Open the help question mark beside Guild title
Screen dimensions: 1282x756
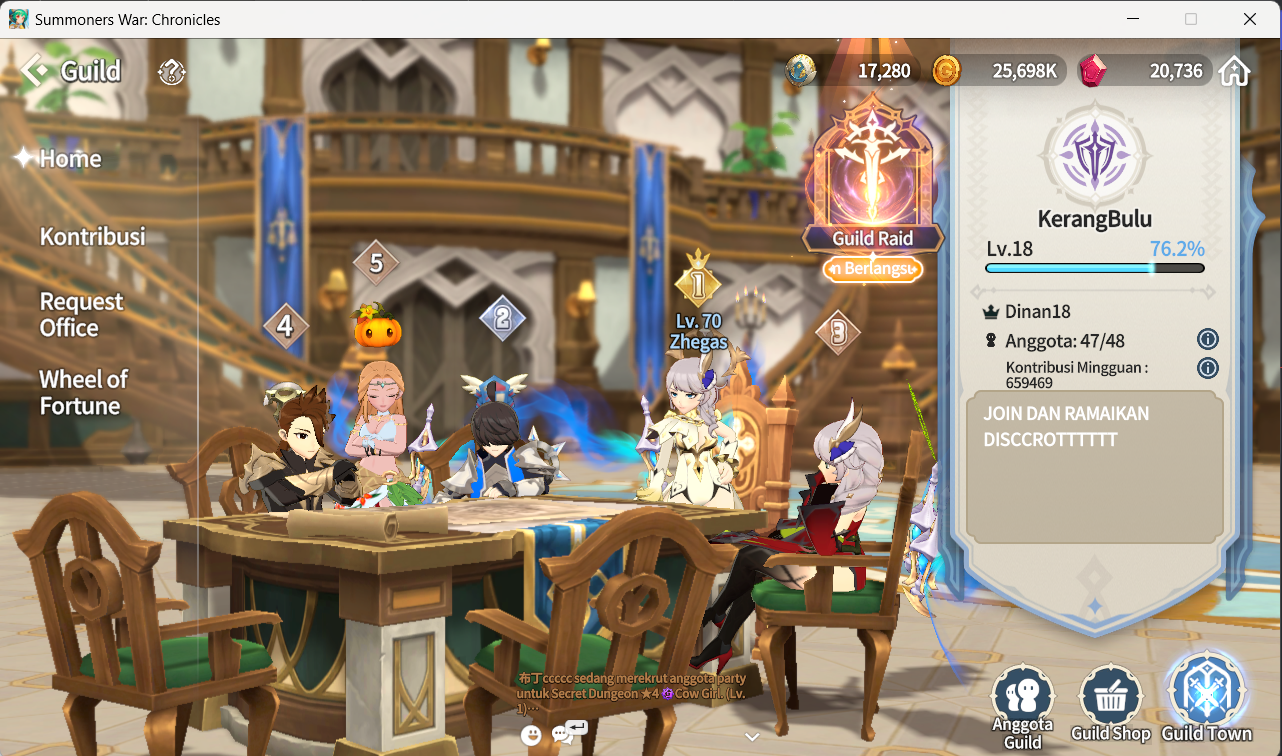pyautogui.click(x=170, y=71)
